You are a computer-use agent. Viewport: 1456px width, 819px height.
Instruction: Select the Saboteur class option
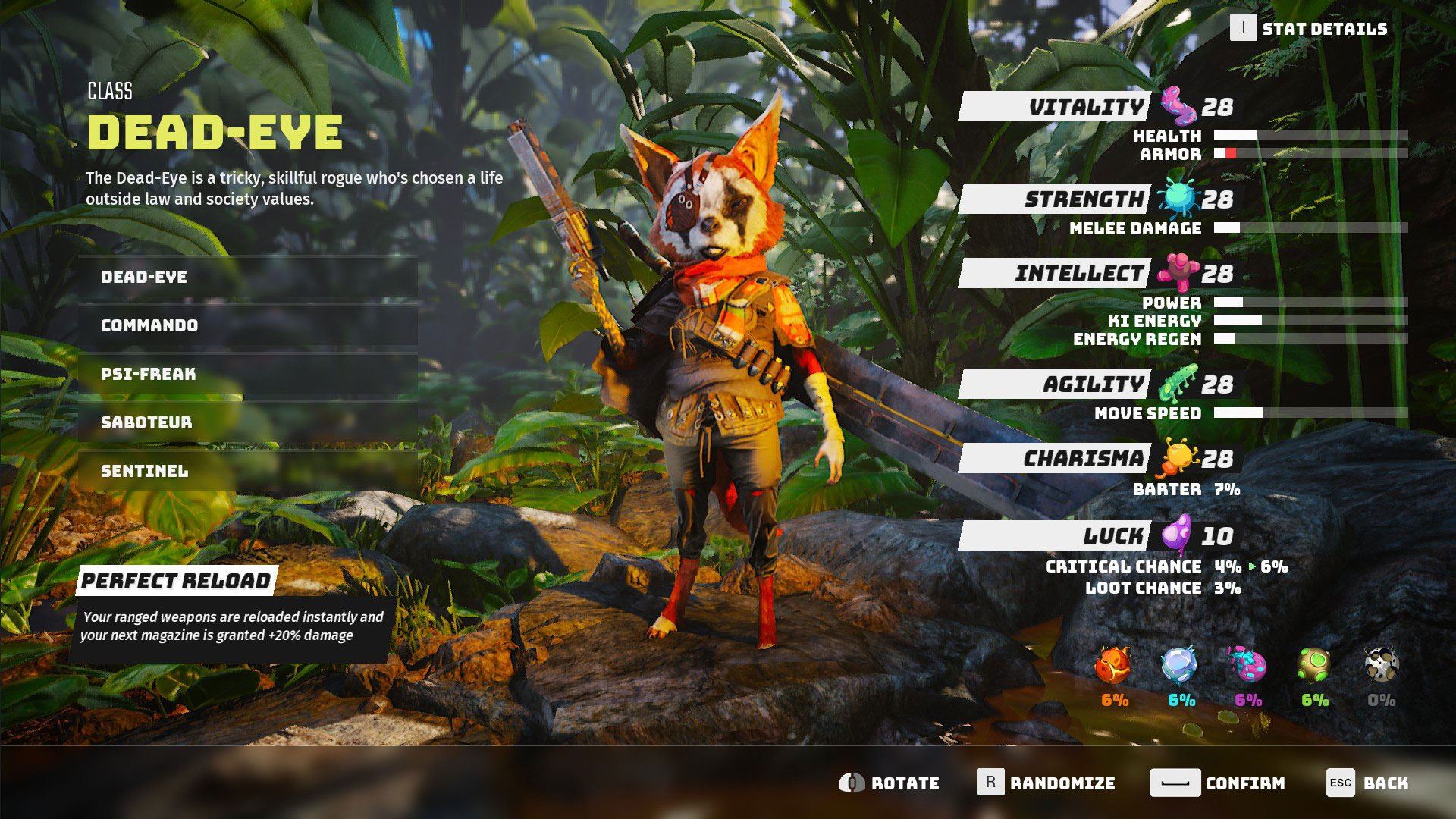tap(247, 422)
